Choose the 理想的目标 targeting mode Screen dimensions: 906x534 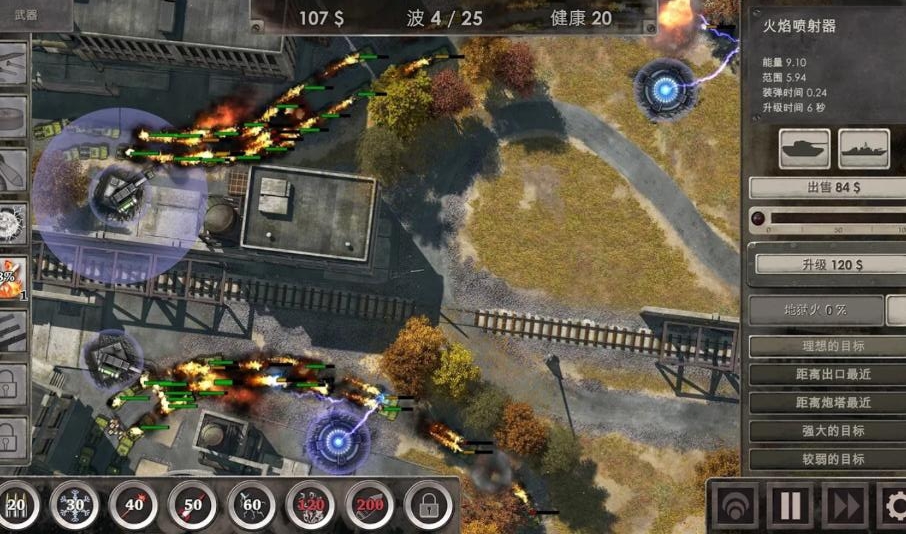pos(826,346)
